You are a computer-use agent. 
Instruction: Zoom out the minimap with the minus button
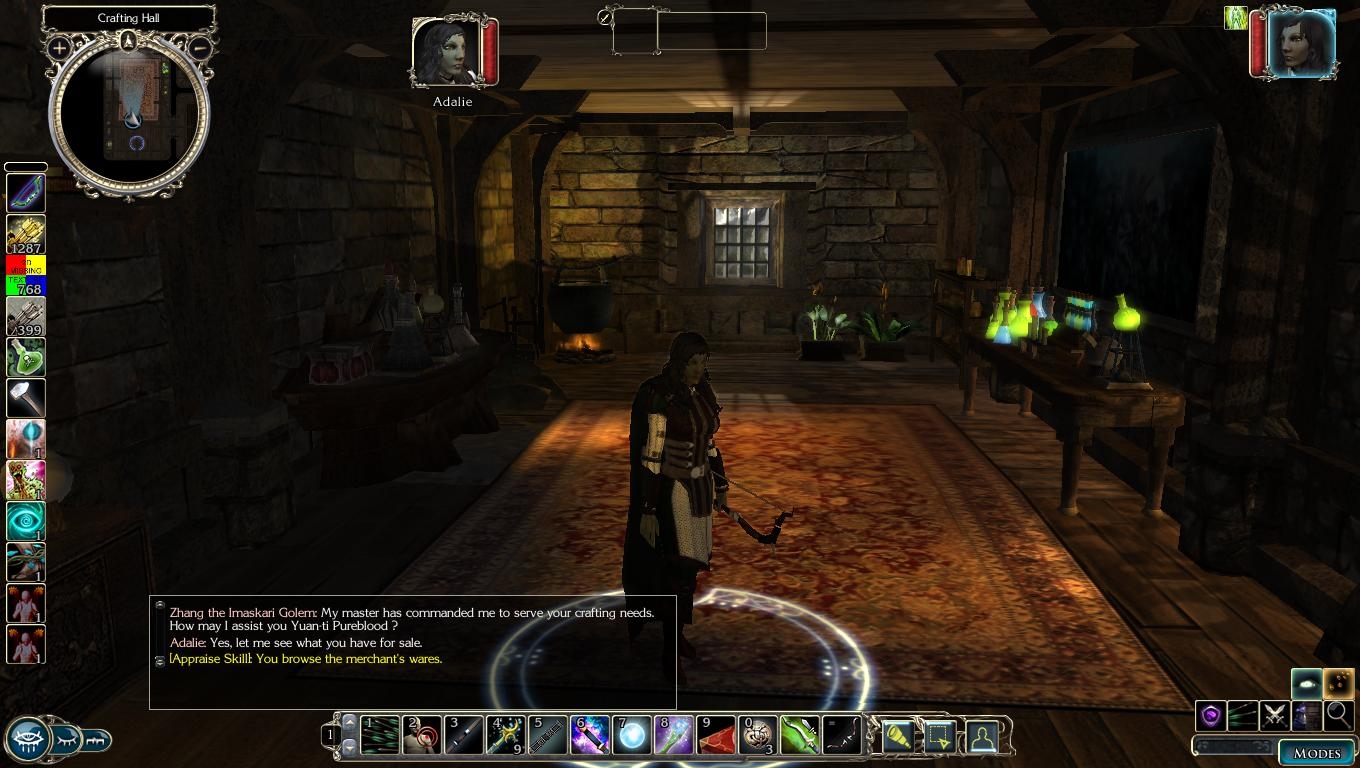pyautogui.click(x=199, y=47)
